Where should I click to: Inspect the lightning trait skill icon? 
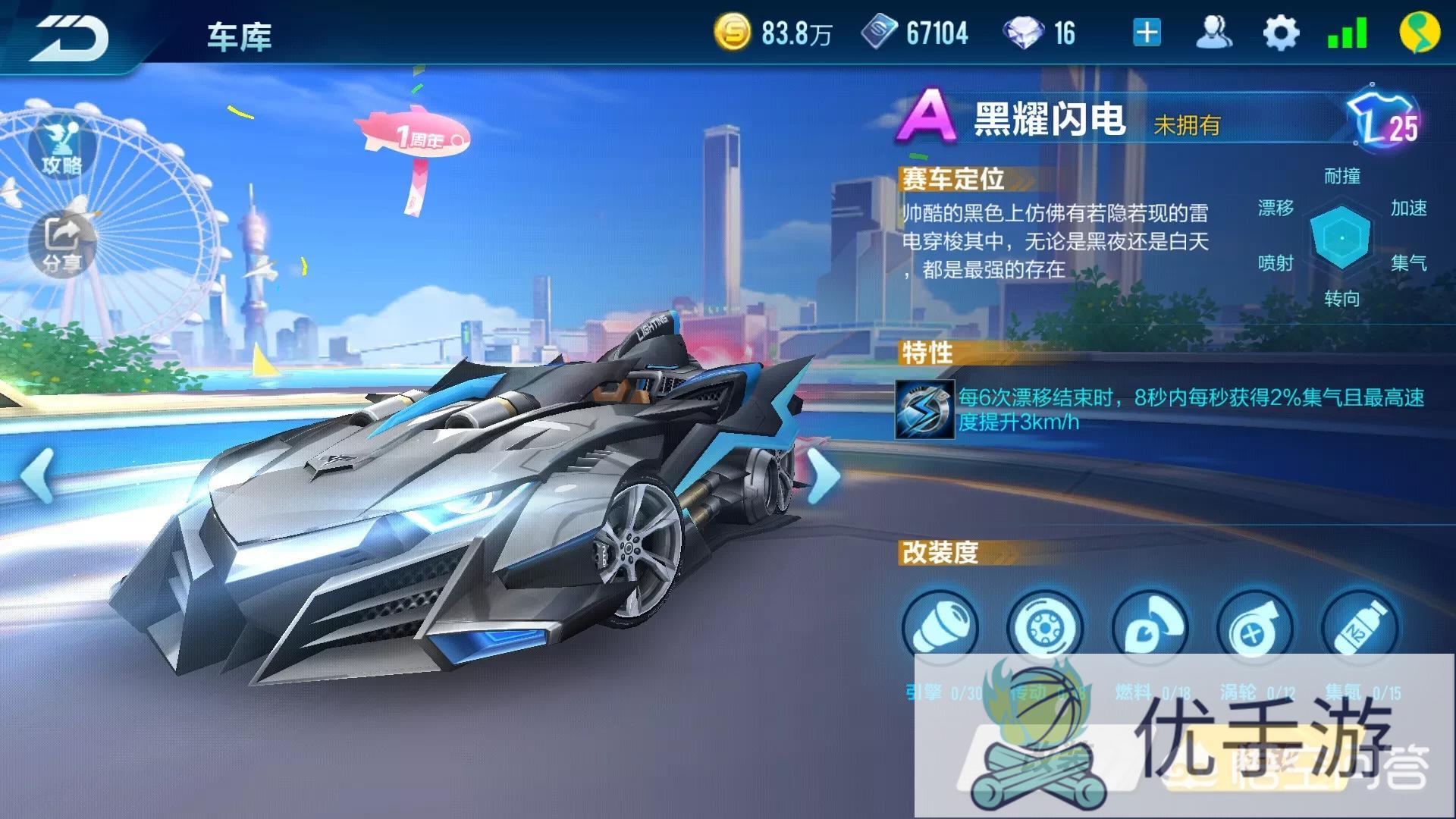tap(924, 409)
